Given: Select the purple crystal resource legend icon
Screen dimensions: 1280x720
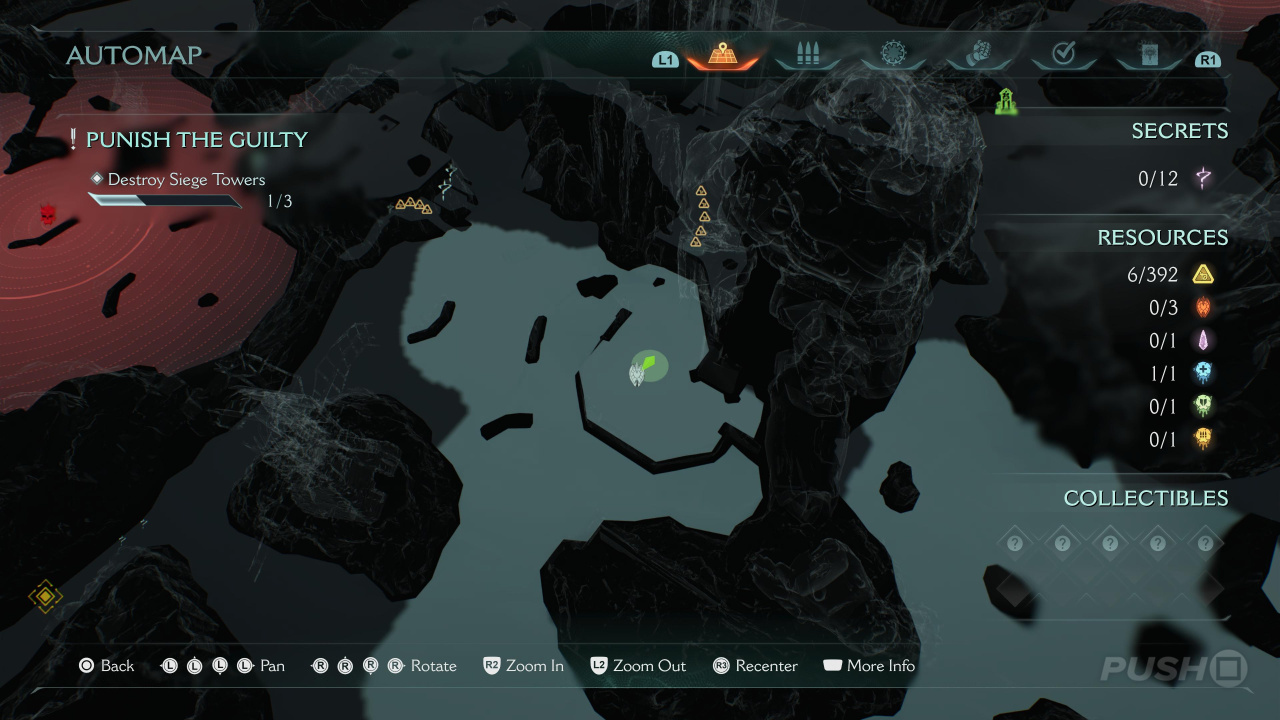Looking at the screenshot, I should 1203,341.
